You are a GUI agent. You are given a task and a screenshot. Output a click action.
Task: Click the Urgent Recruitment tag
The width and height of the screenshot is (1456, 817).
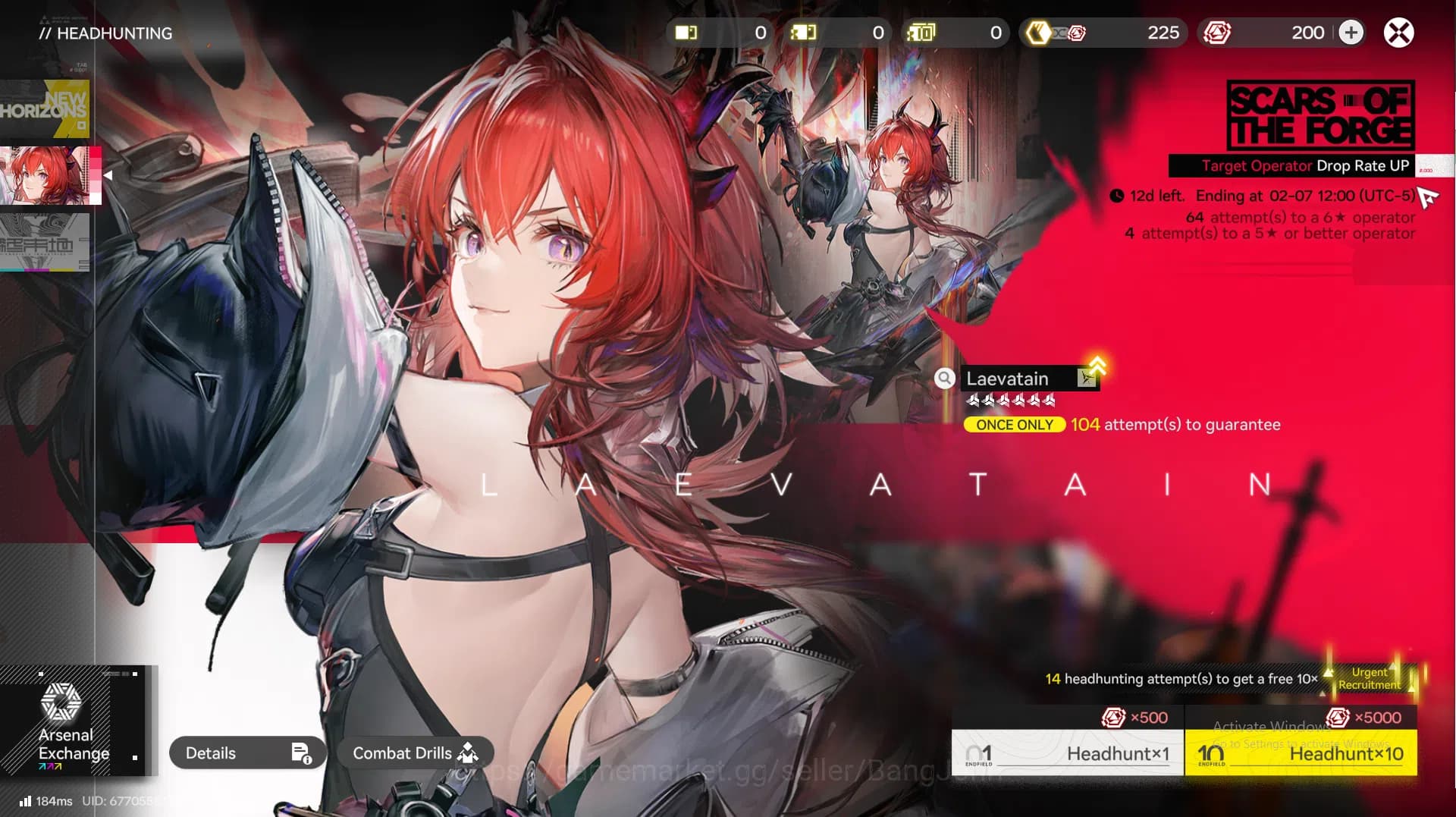[x=1370, y=678]
